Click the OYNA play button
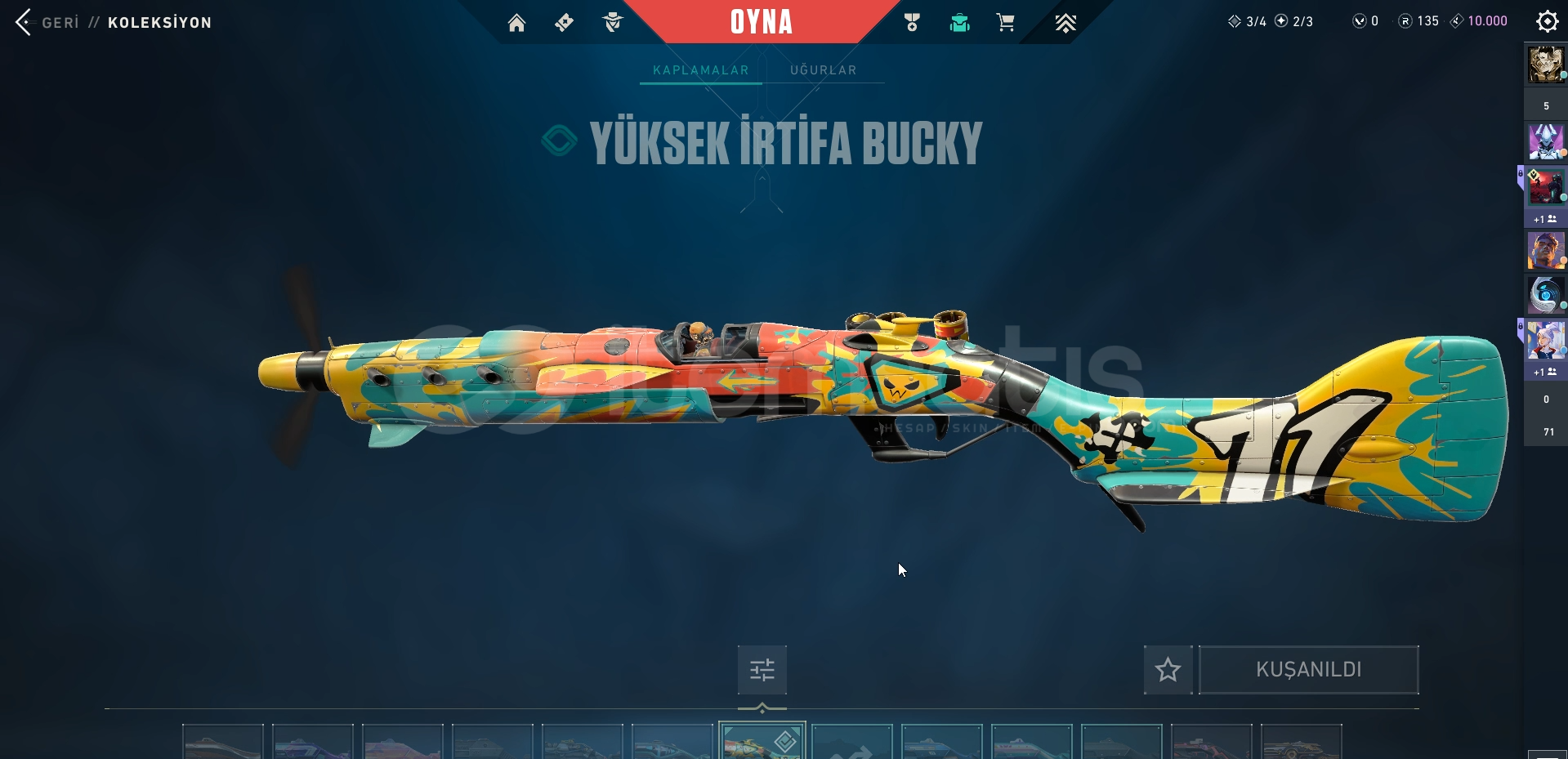 [761, 22]
